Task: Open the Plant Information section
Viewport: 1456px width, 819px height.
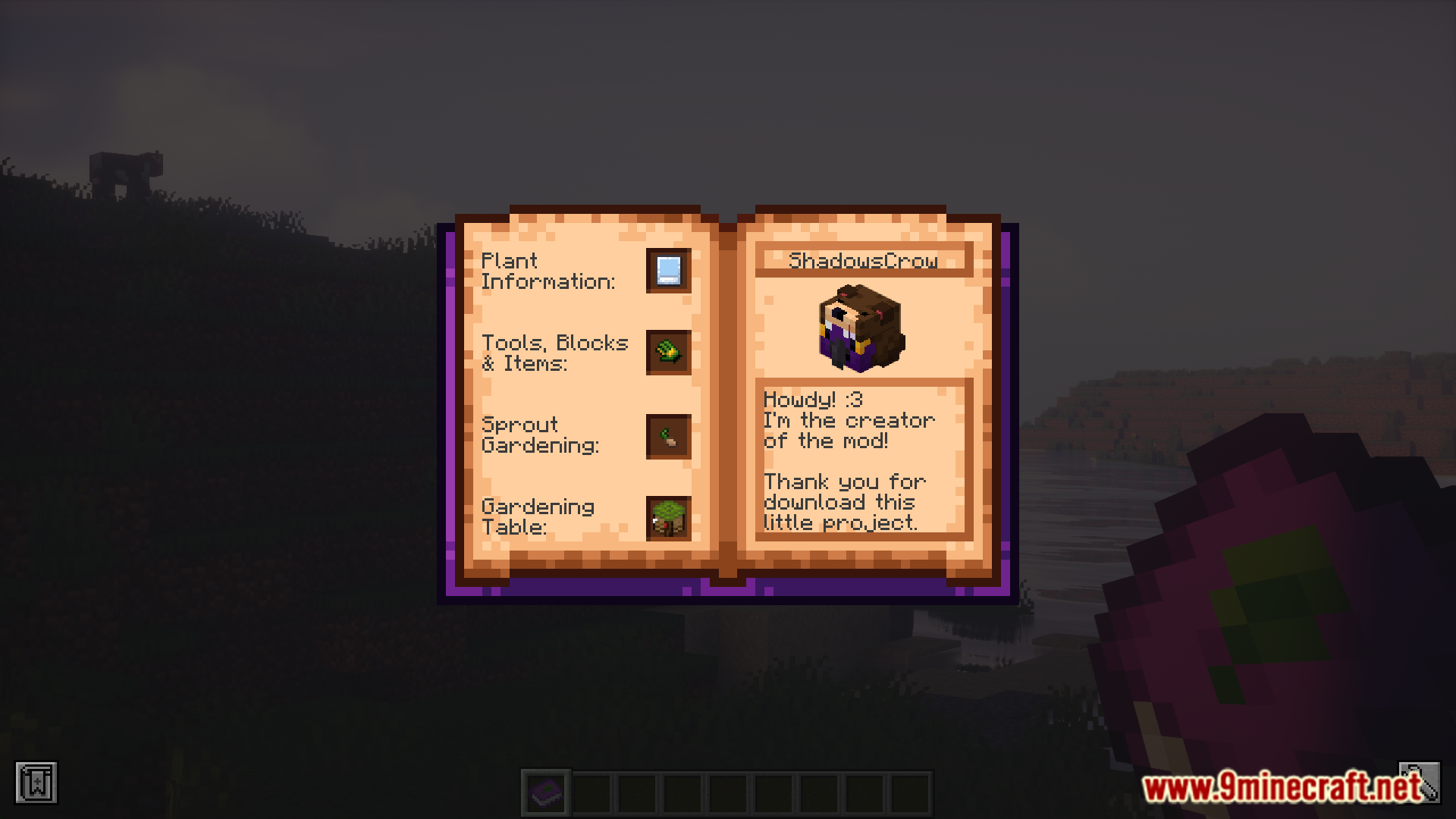Action: tap(668, 271)
